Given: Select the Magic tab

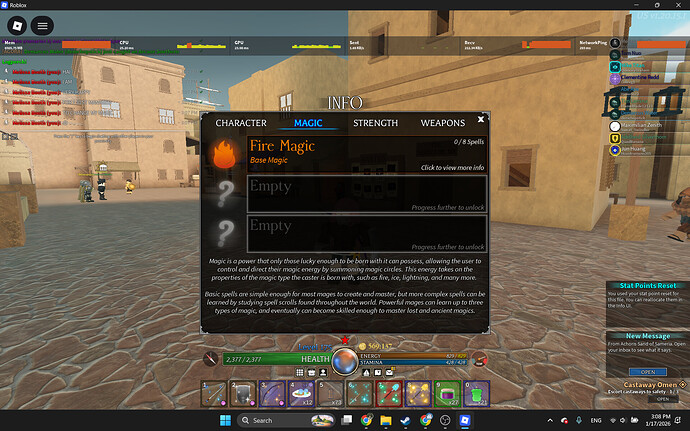Looking at the screenshot, I should [x=308, y=123].
